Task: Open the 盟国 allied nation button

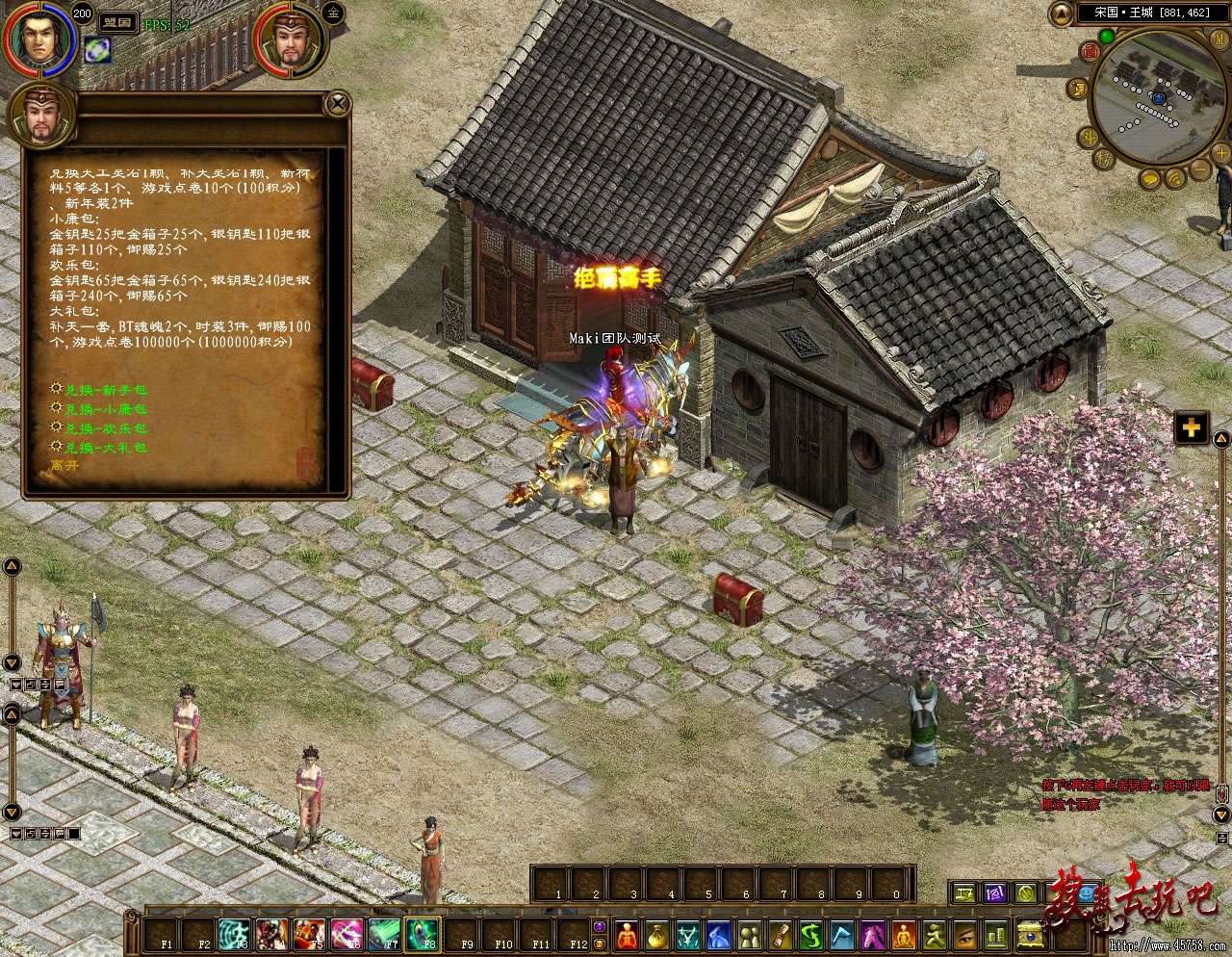Action: [118, 21]
